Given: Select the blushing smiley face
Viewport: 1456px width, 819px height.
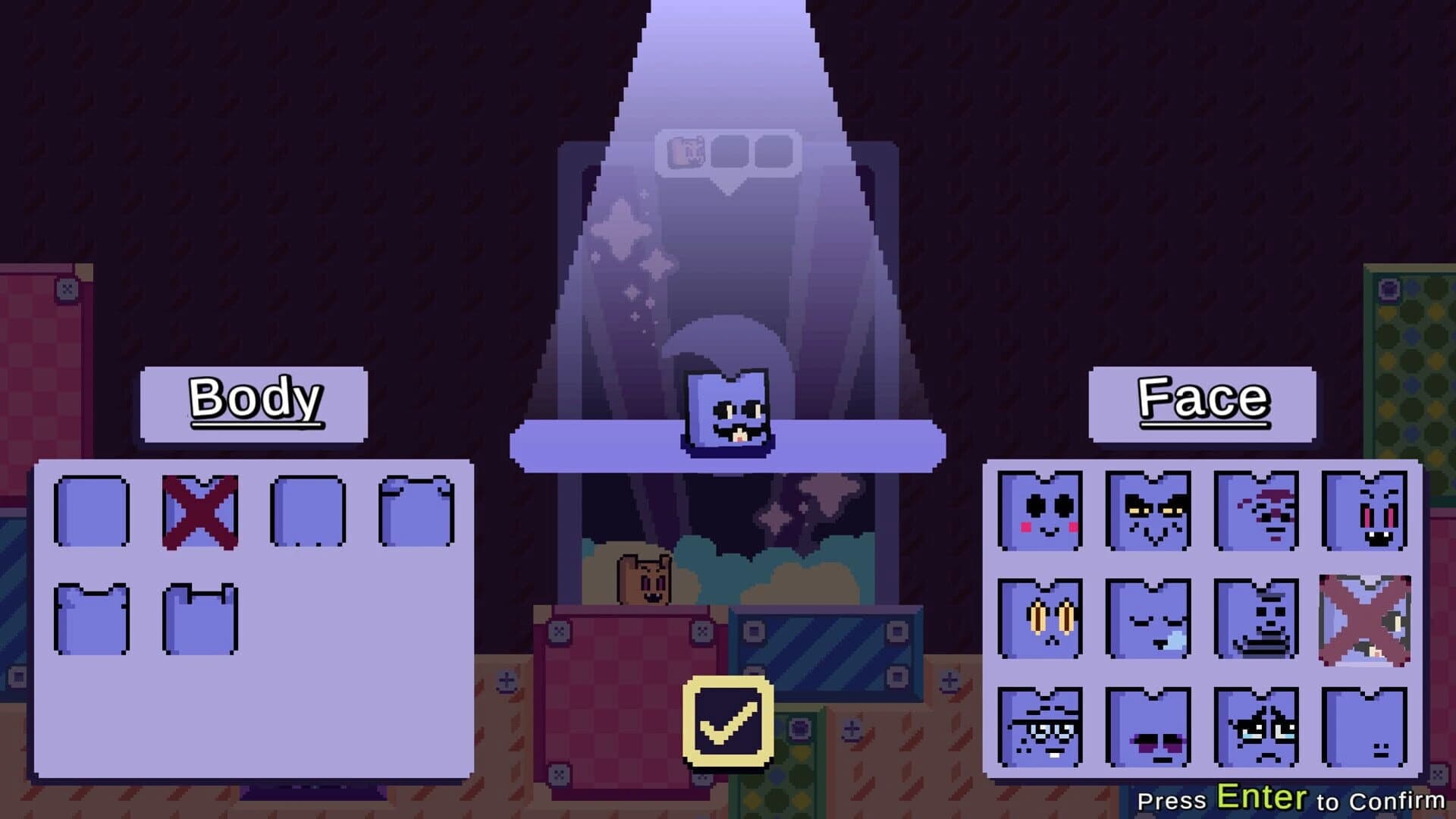Looking at the screenshot, I should tap(1039, 510).
